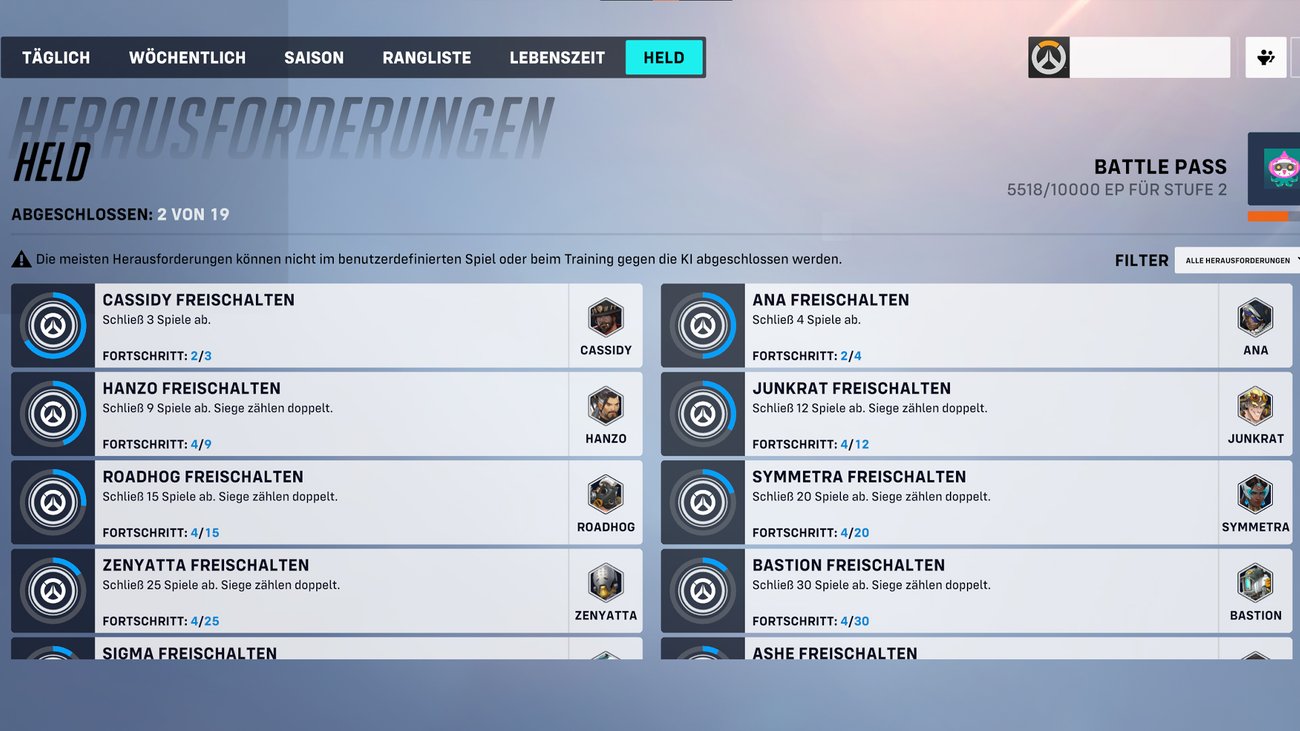The height and width of the screenshot is (731, 1300).
Task: Open the social groups icon top right
Action: [1266, 57]
